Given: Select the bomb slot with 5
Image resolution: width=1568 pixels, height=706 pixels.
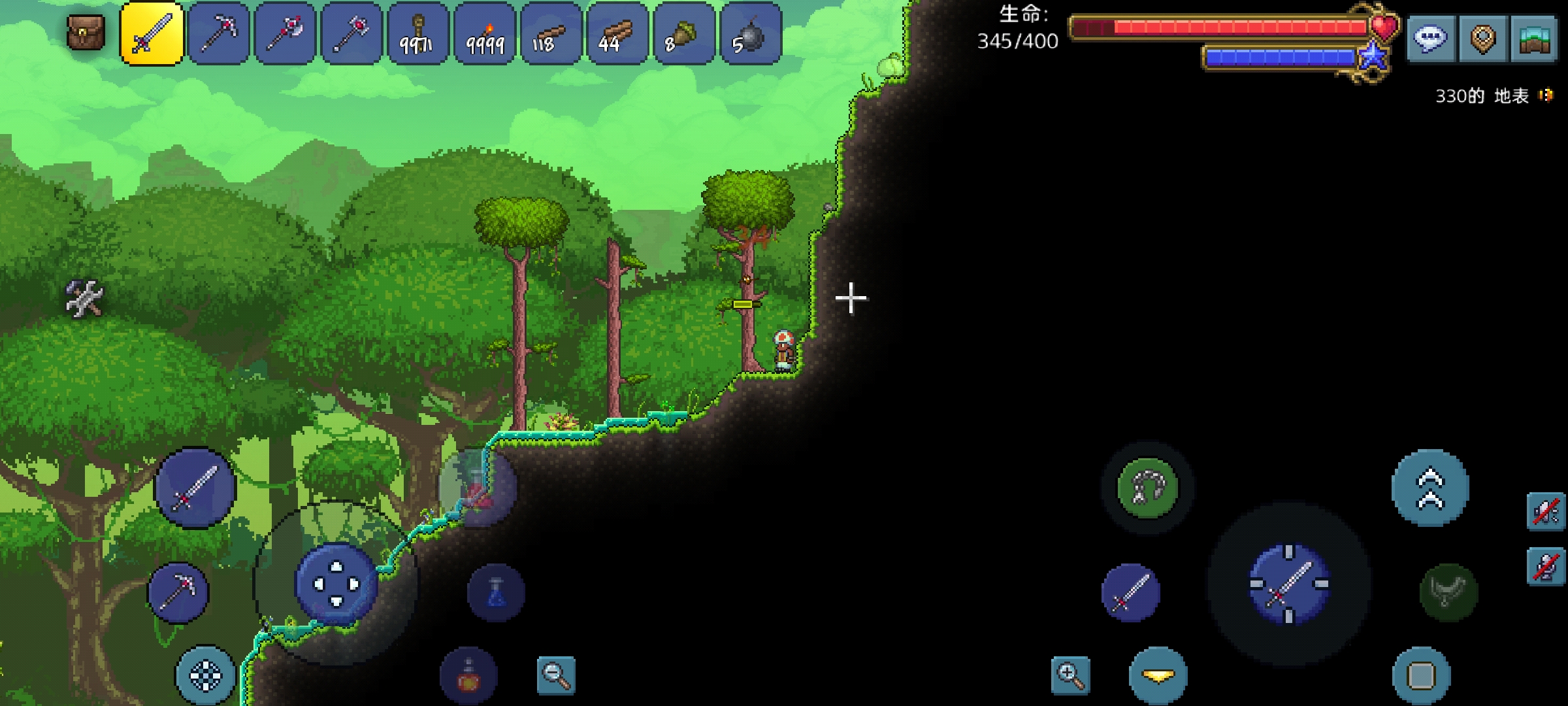Looking at the screenshot, I should click(750, 34).
